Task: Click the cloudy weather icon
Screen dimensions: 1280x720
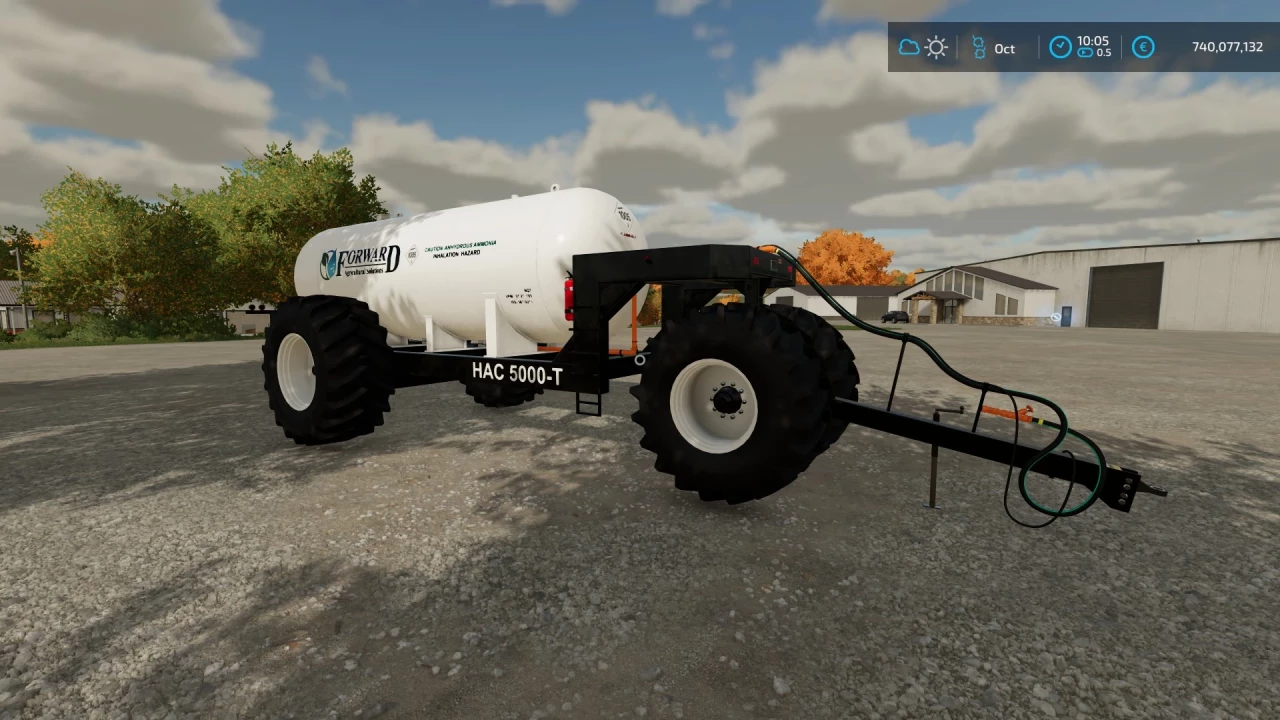Action: [908, 47]
